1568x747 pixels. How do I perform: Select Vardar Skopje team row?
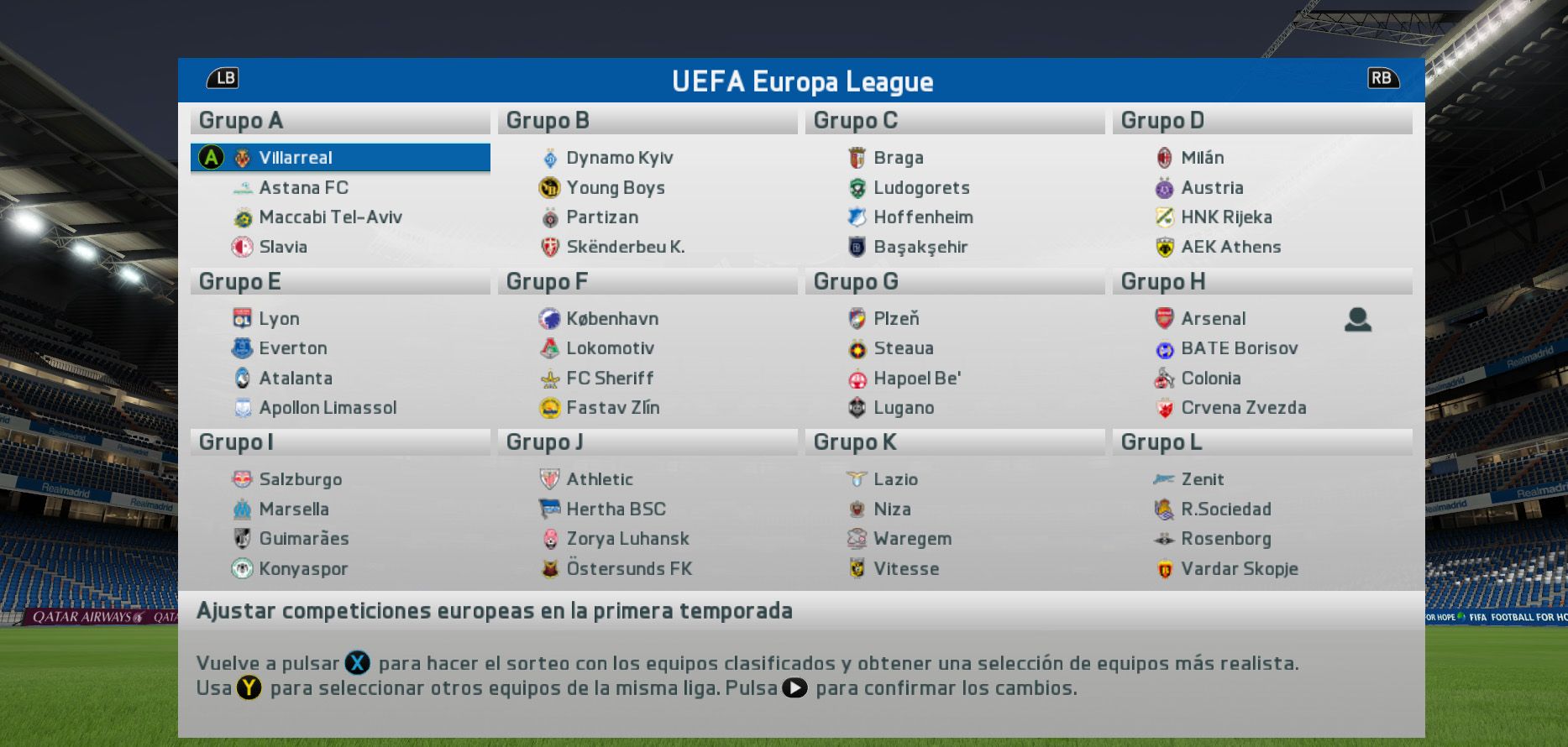[x=1239, y=569]
